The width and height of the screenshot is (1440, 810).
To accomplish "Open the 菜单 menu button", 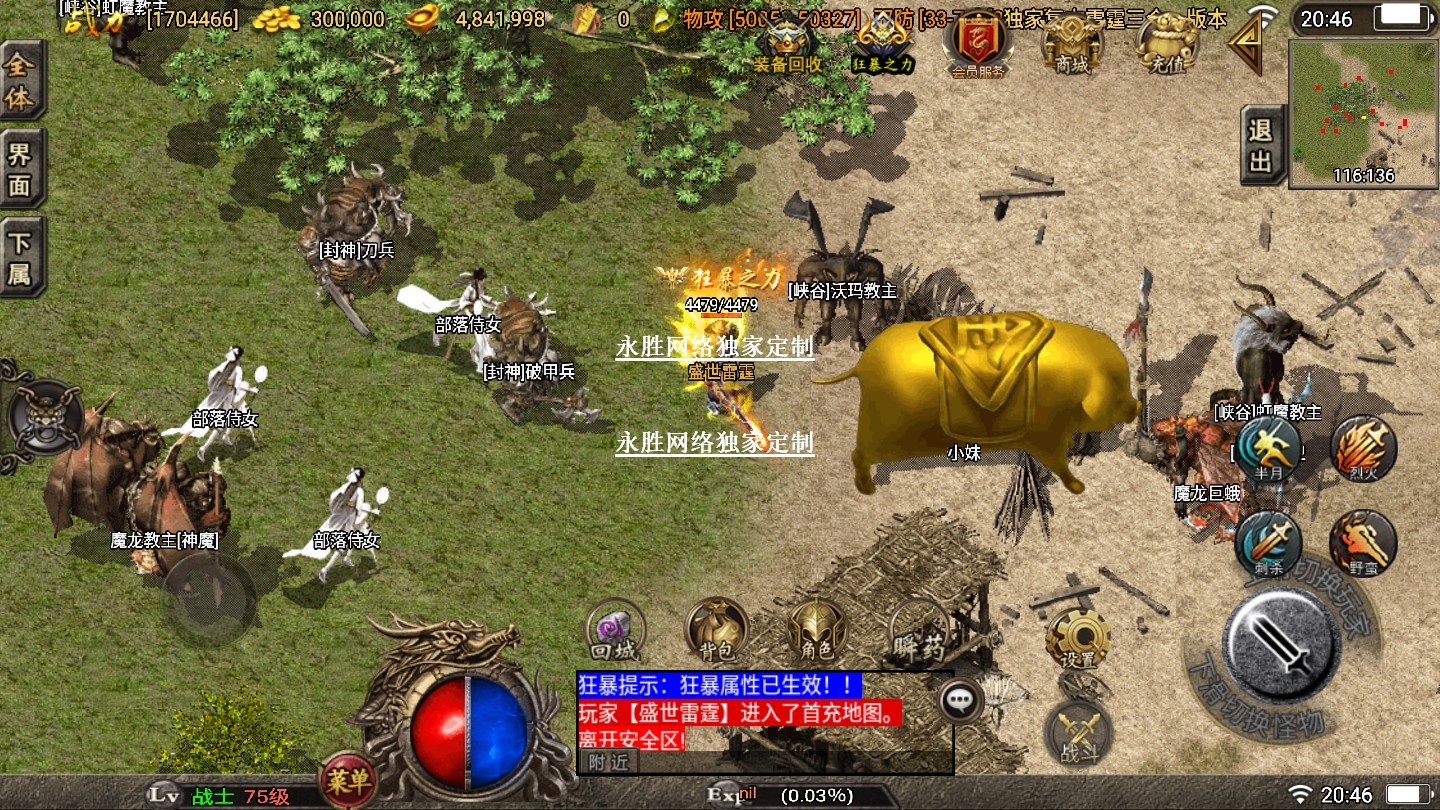I will (347, 780).
